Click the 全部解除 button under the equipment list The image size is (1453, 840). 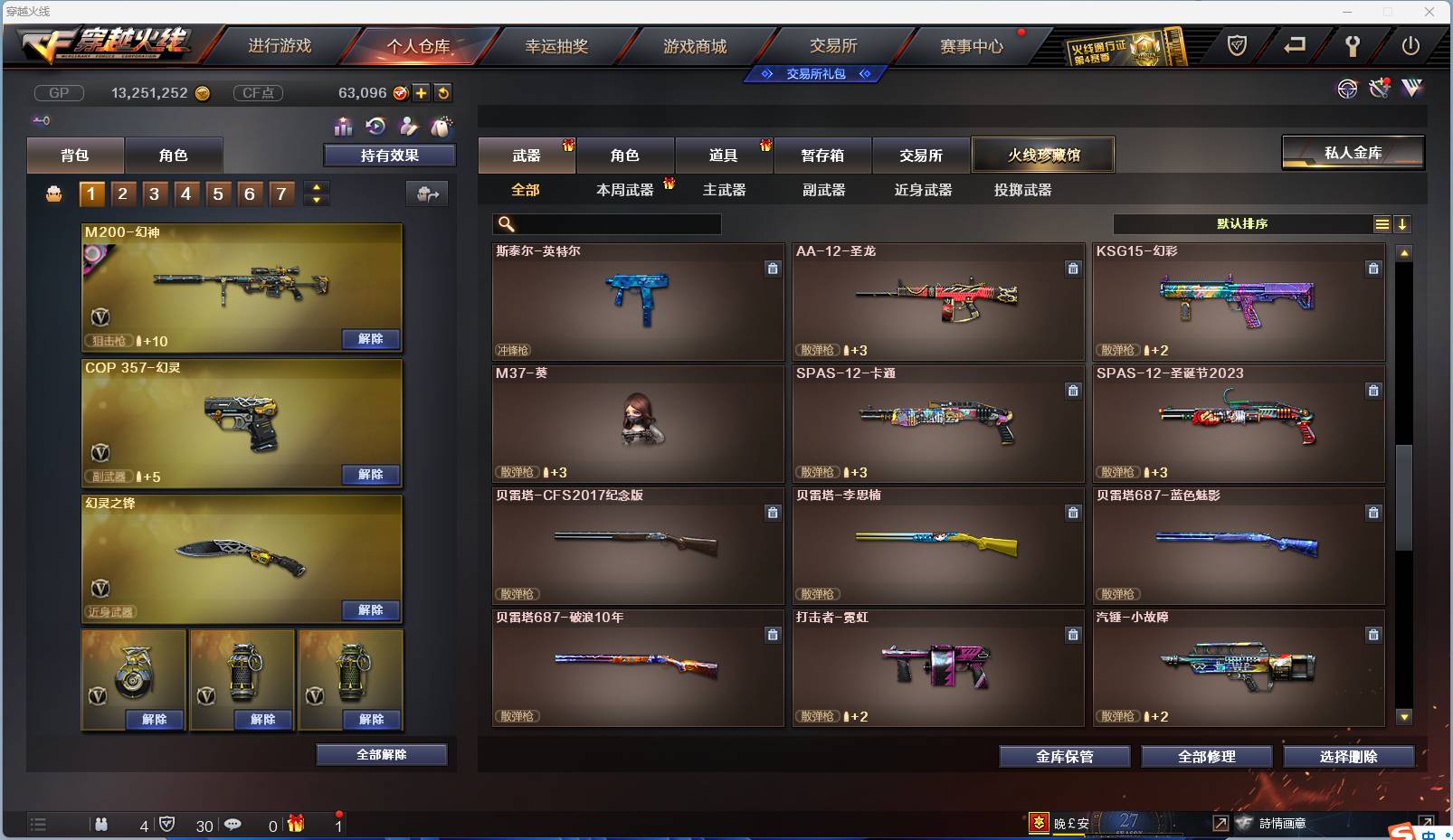382,754
